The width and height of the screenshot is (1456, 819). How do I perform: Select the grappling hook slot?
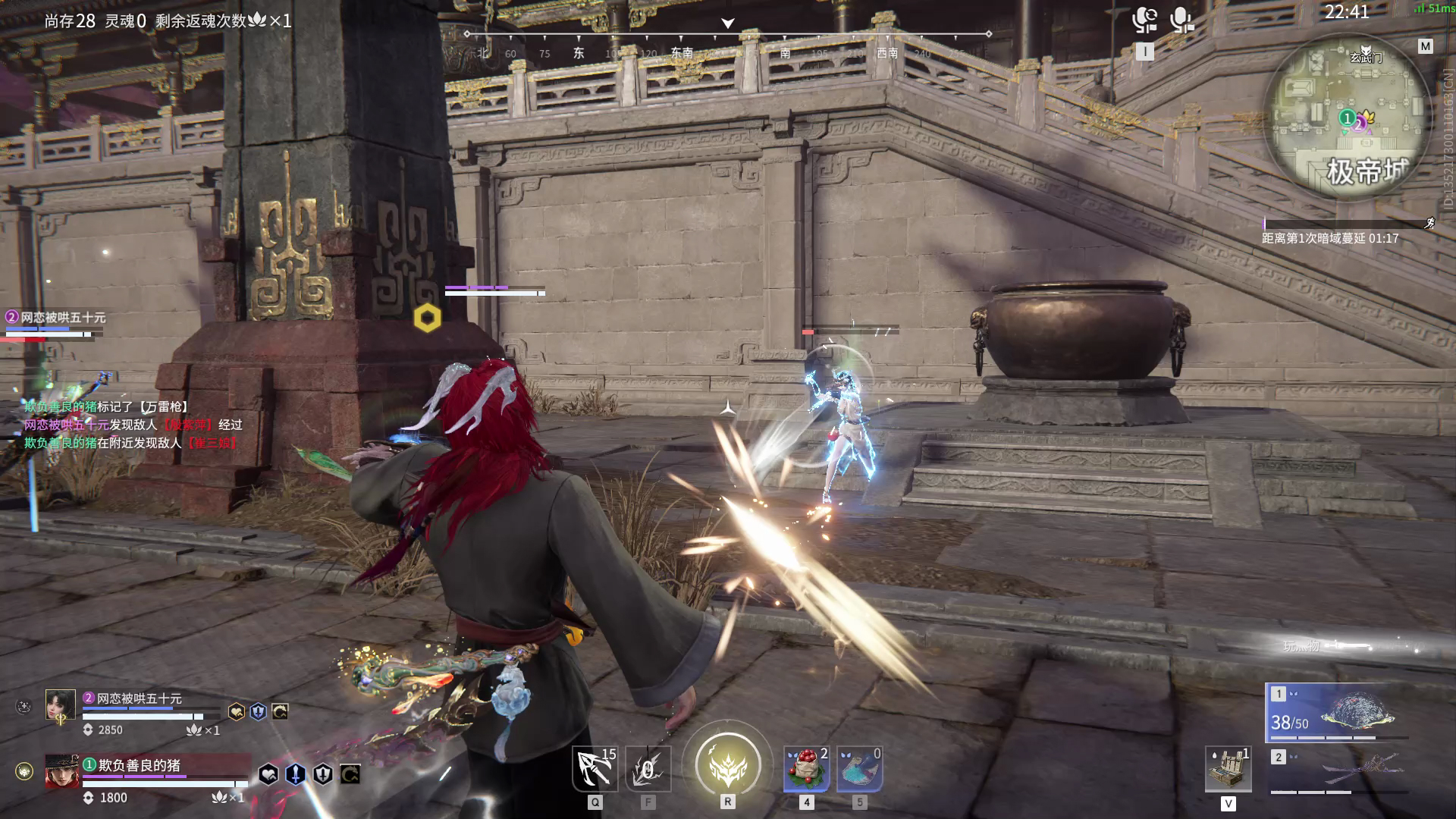click(595, 769)
